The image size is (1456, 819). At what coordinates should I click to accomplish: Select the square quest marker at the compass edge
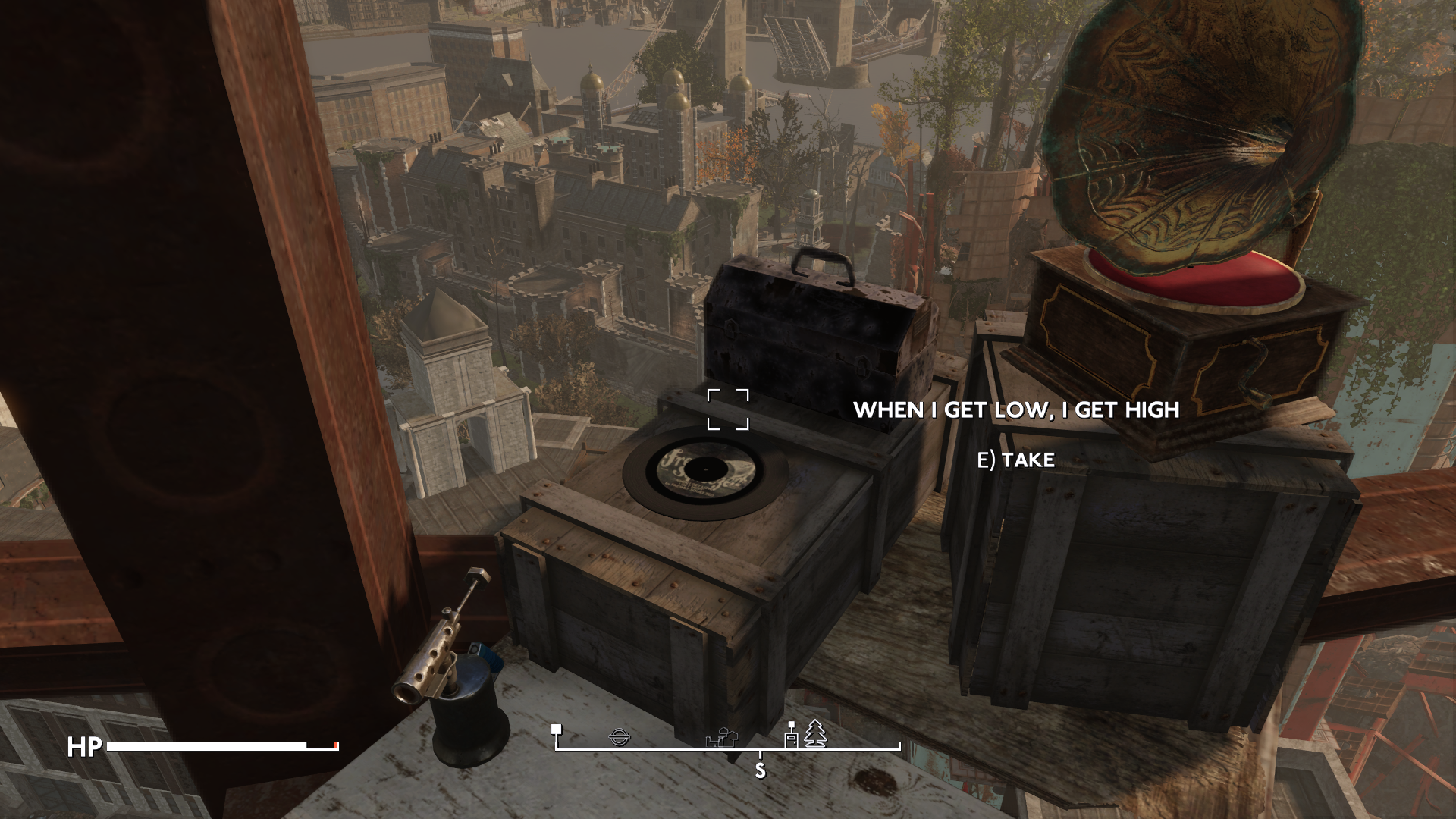[x=557, y=729]
